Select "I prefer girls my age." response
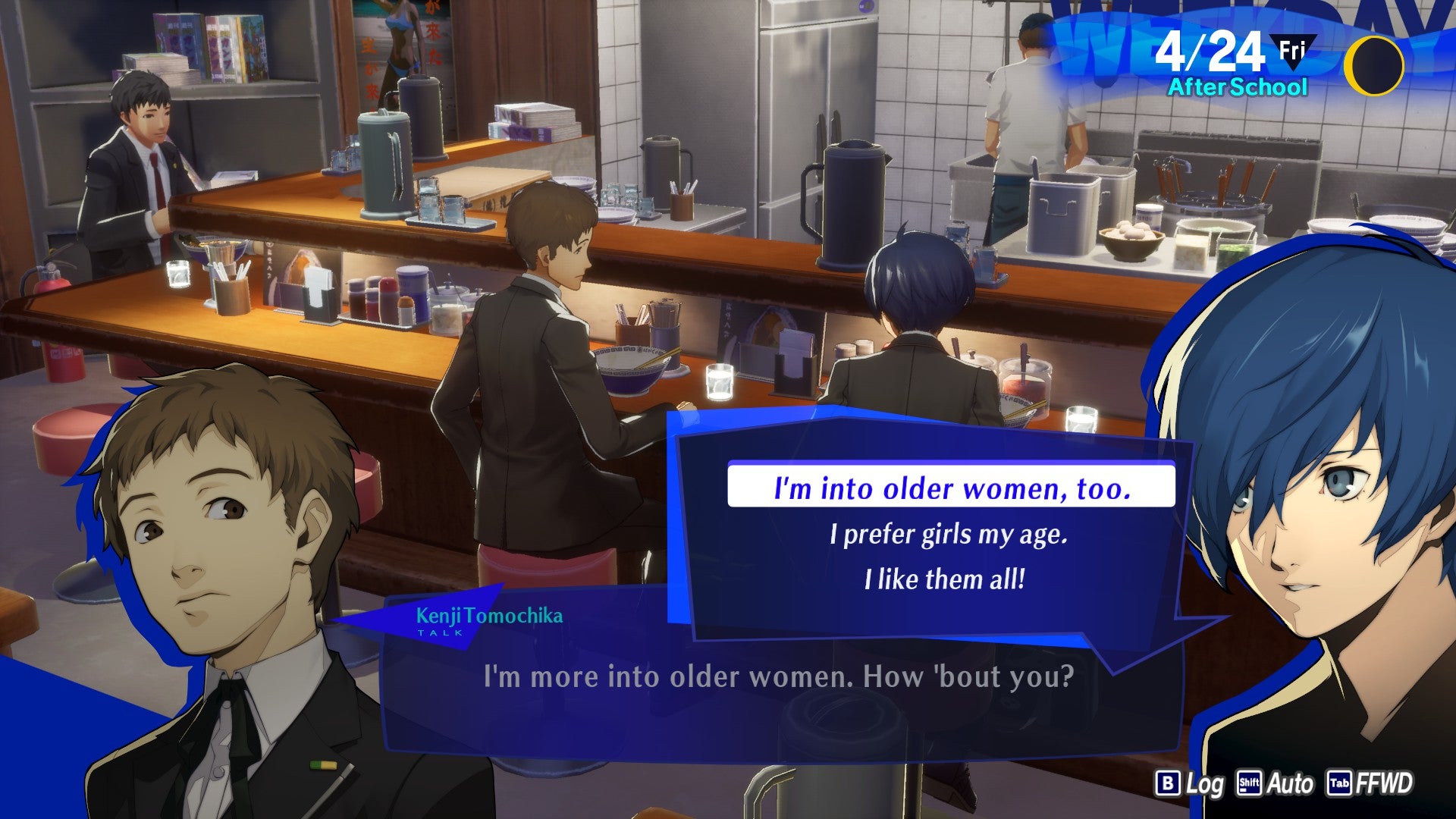Image resolution: width=1456 pixels, height=819 pixels. (x=948, y=535)
